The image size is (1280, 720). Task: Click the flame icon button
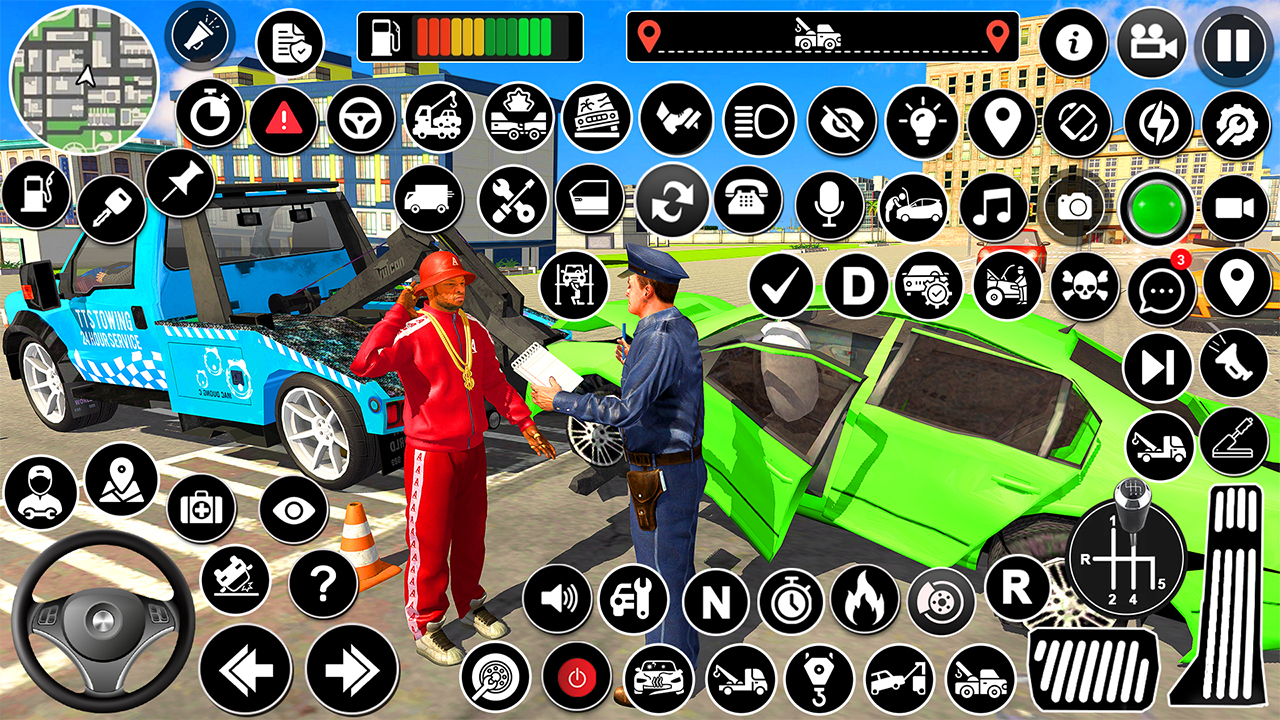tap(863, 599)
